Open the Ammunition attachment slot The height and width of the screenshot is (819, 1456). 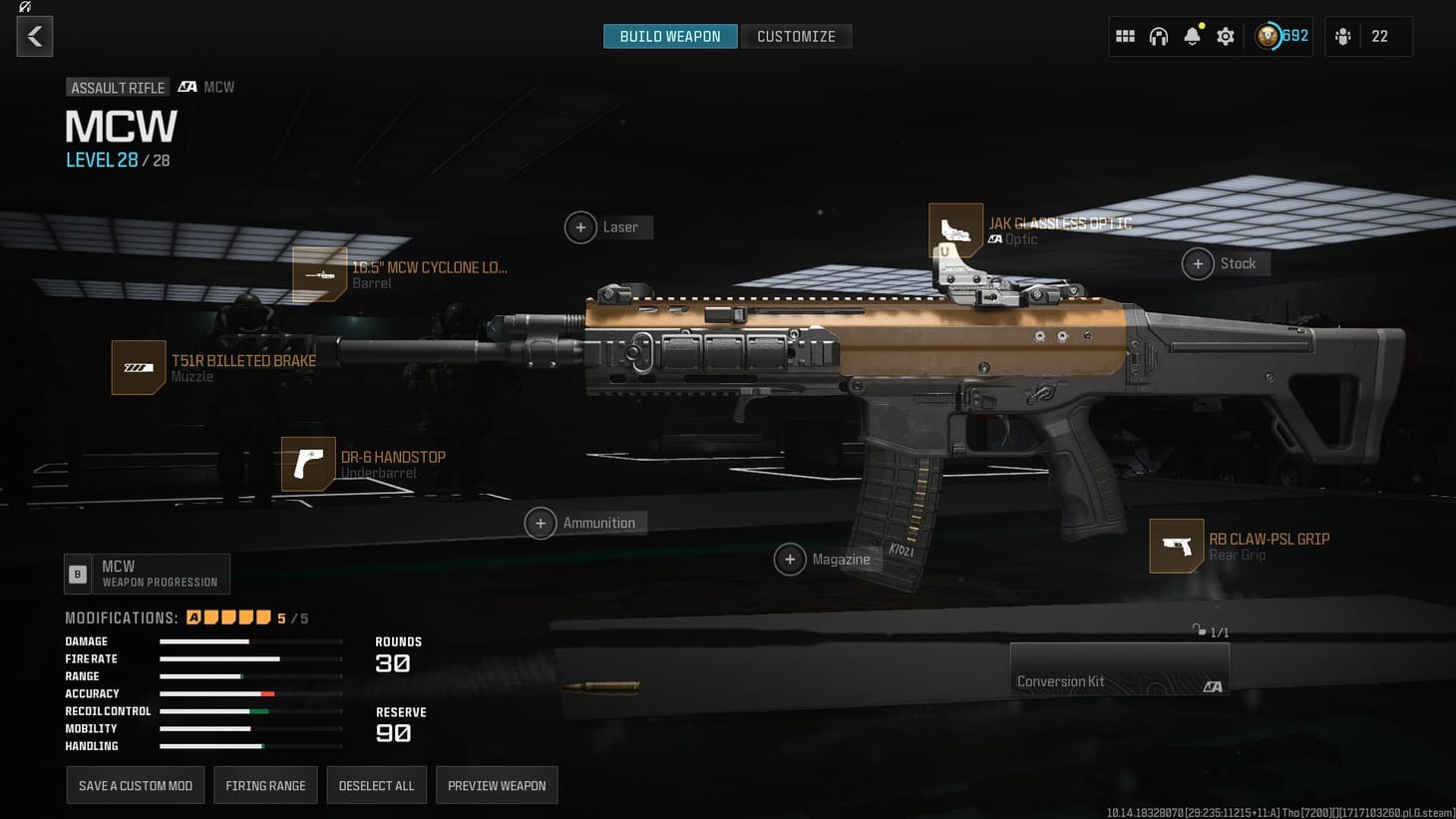(541, 523)
